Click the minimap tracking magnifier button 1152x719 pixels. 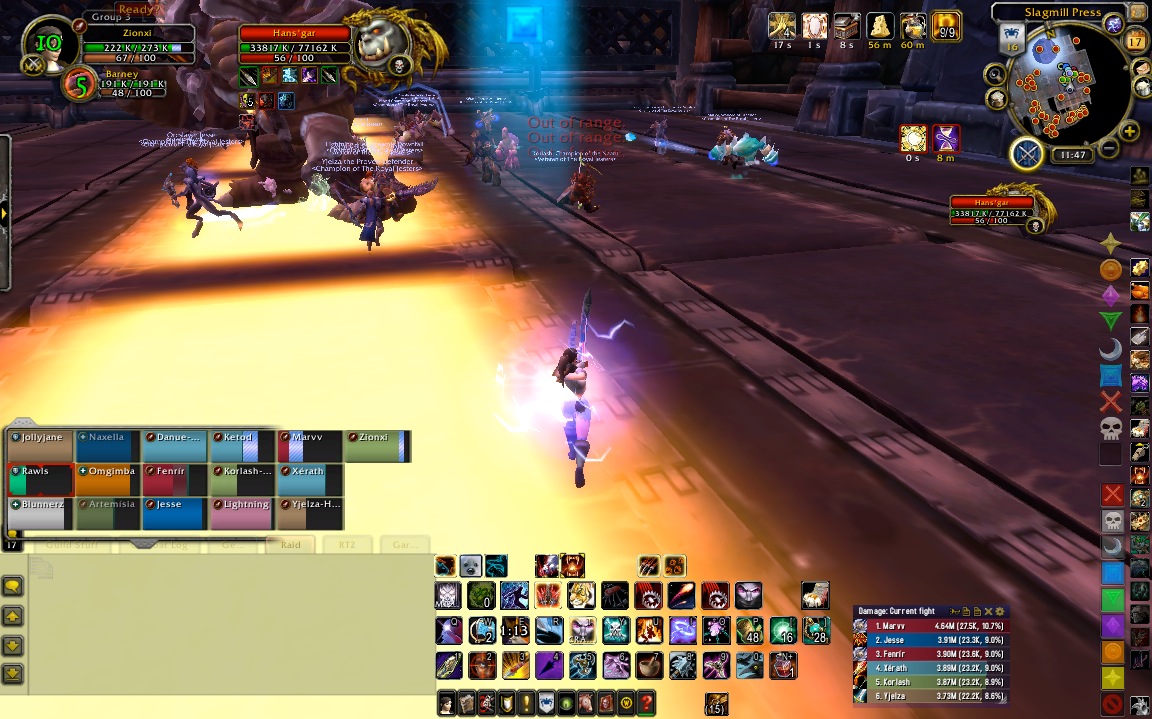995,74
